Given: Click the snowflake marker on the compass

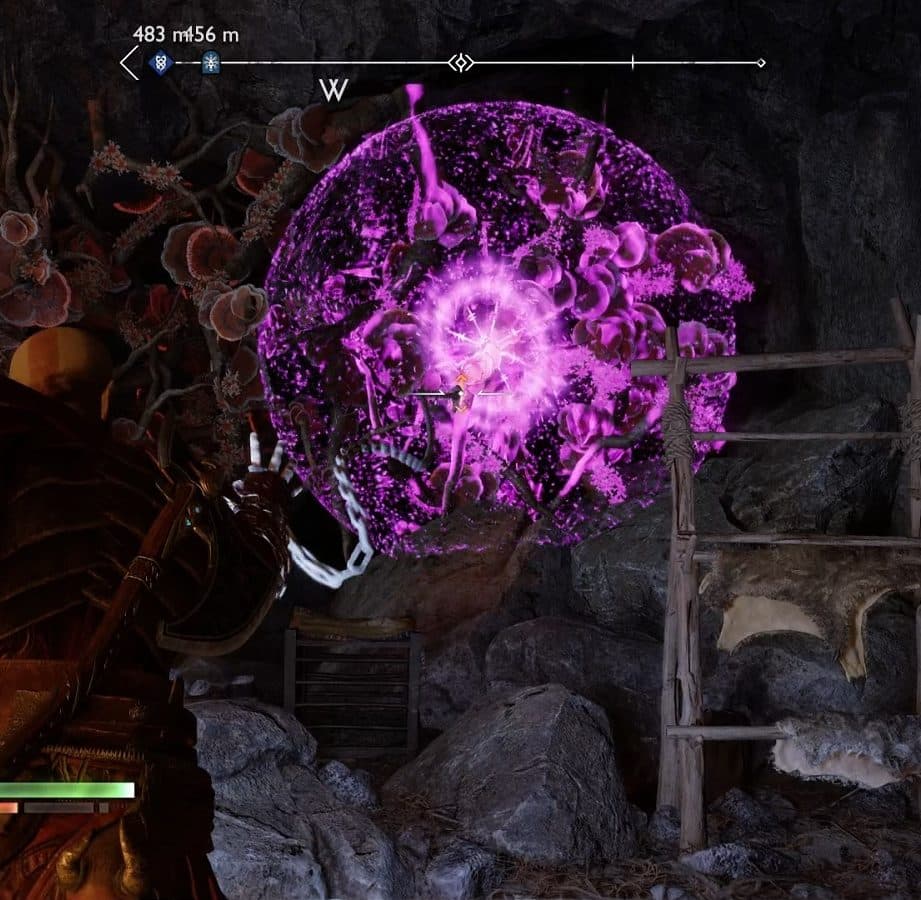Looking at the screenshot, I should 210,63.
